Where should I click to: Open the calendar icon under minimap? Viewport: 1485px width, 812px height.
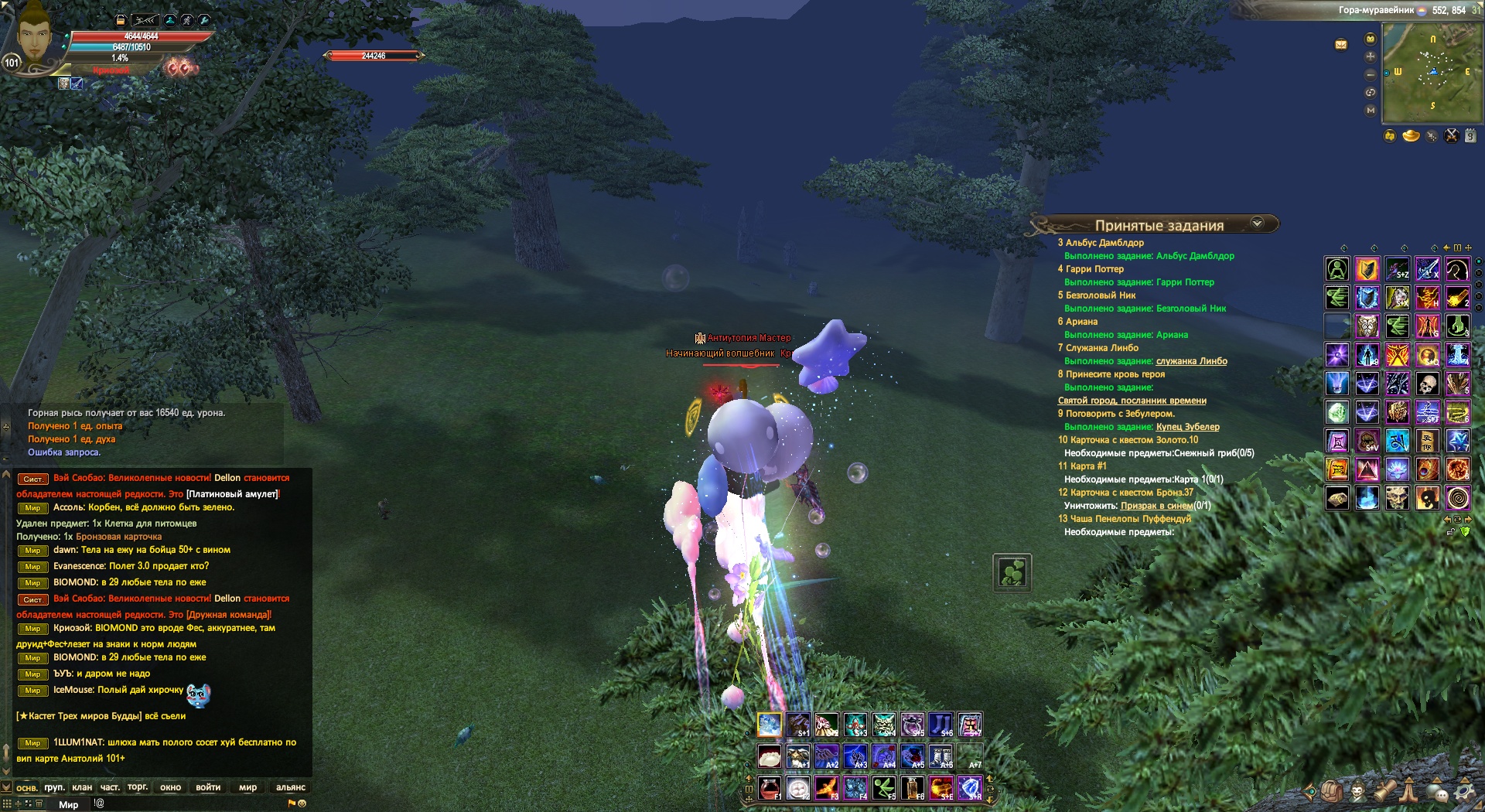pos(1470,136)
